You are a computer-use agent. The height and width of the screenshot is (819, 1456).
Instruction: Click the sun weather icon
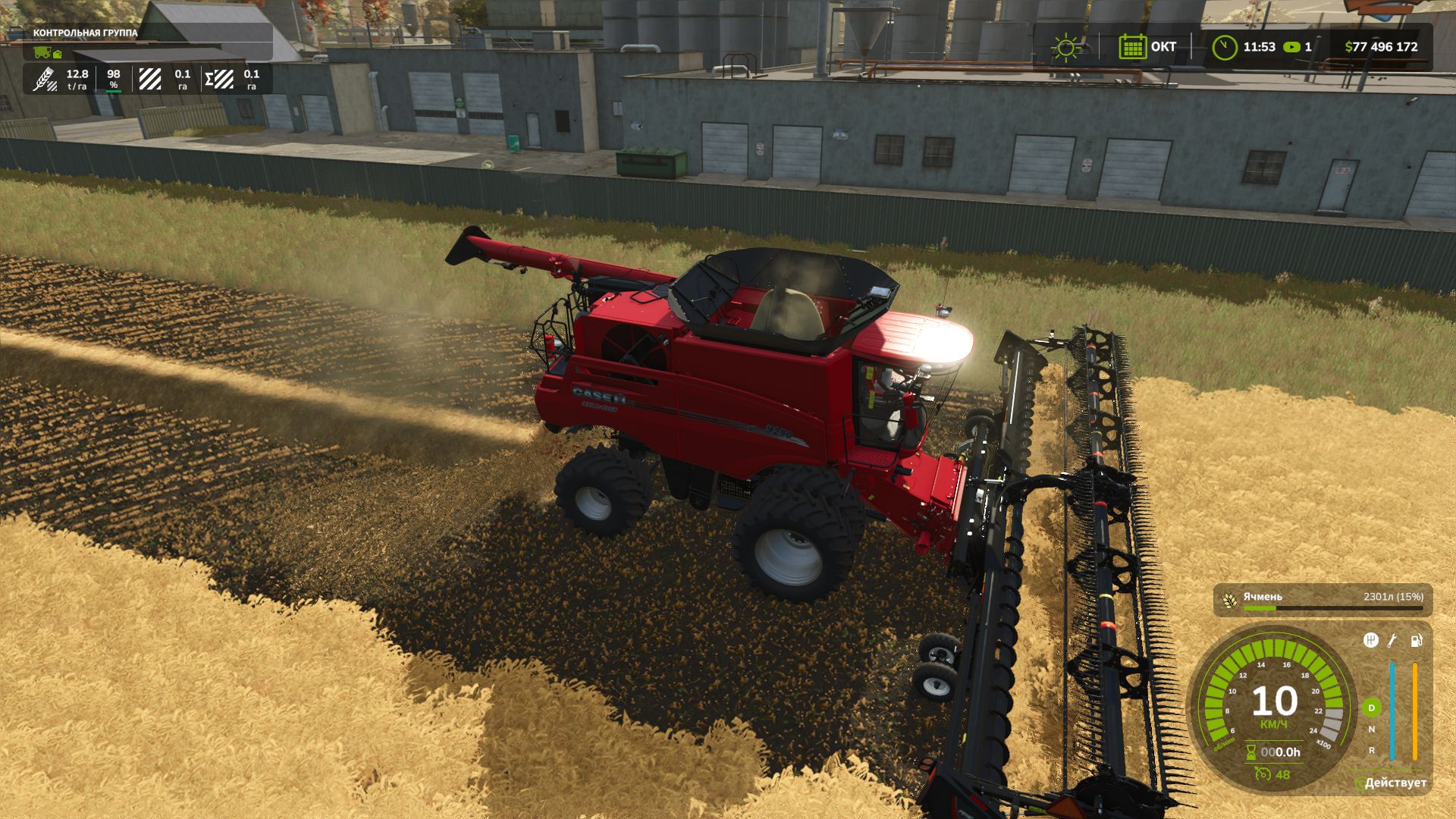1066,47
